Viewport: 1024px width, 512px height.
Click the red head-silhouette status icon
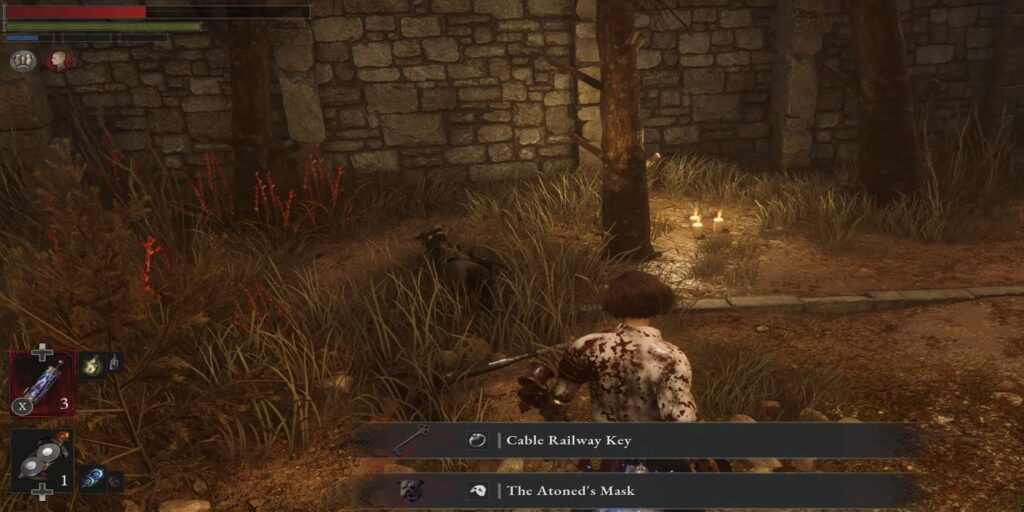pos(58,61)
